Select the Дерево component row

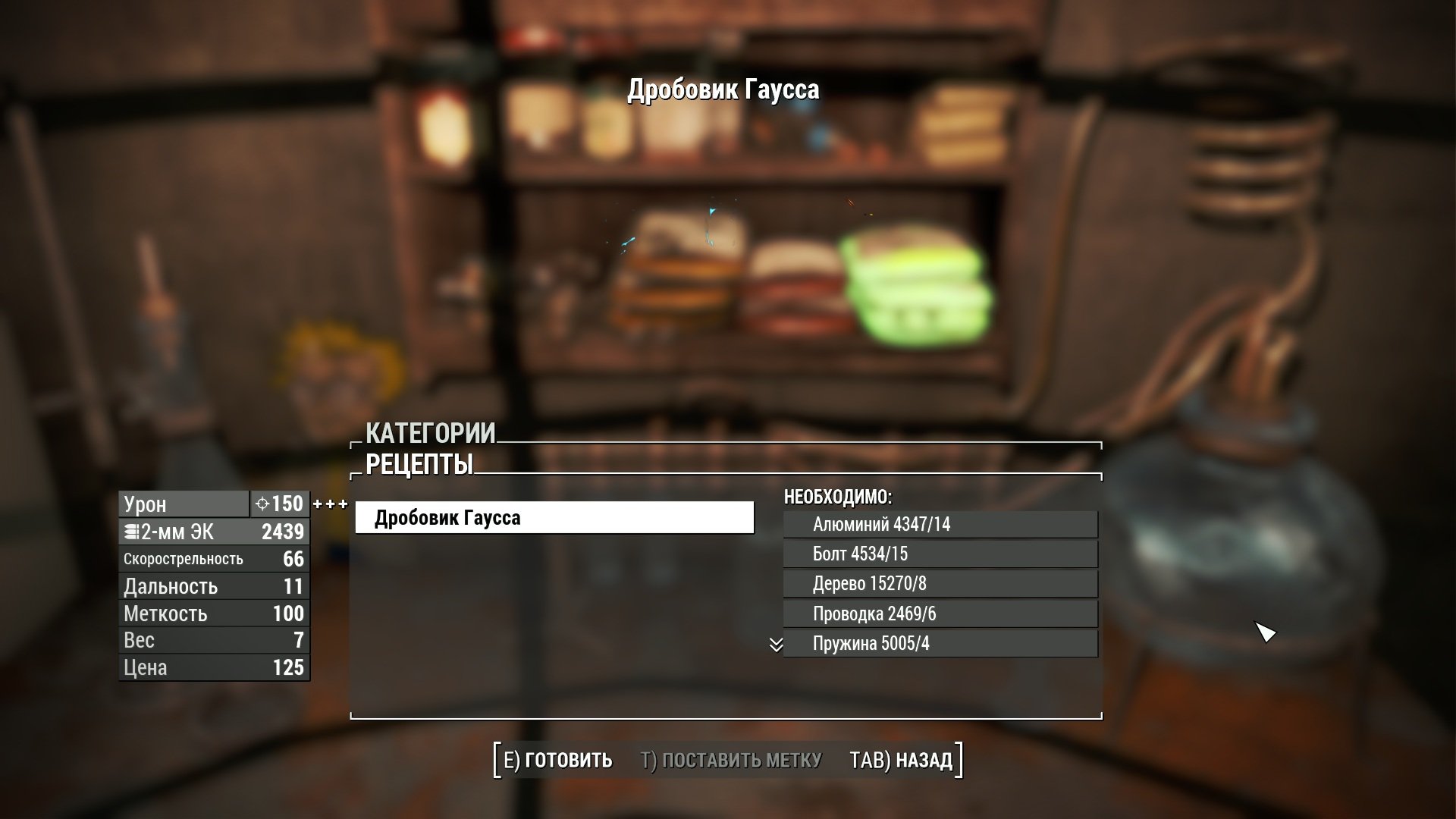coord(940,584)
